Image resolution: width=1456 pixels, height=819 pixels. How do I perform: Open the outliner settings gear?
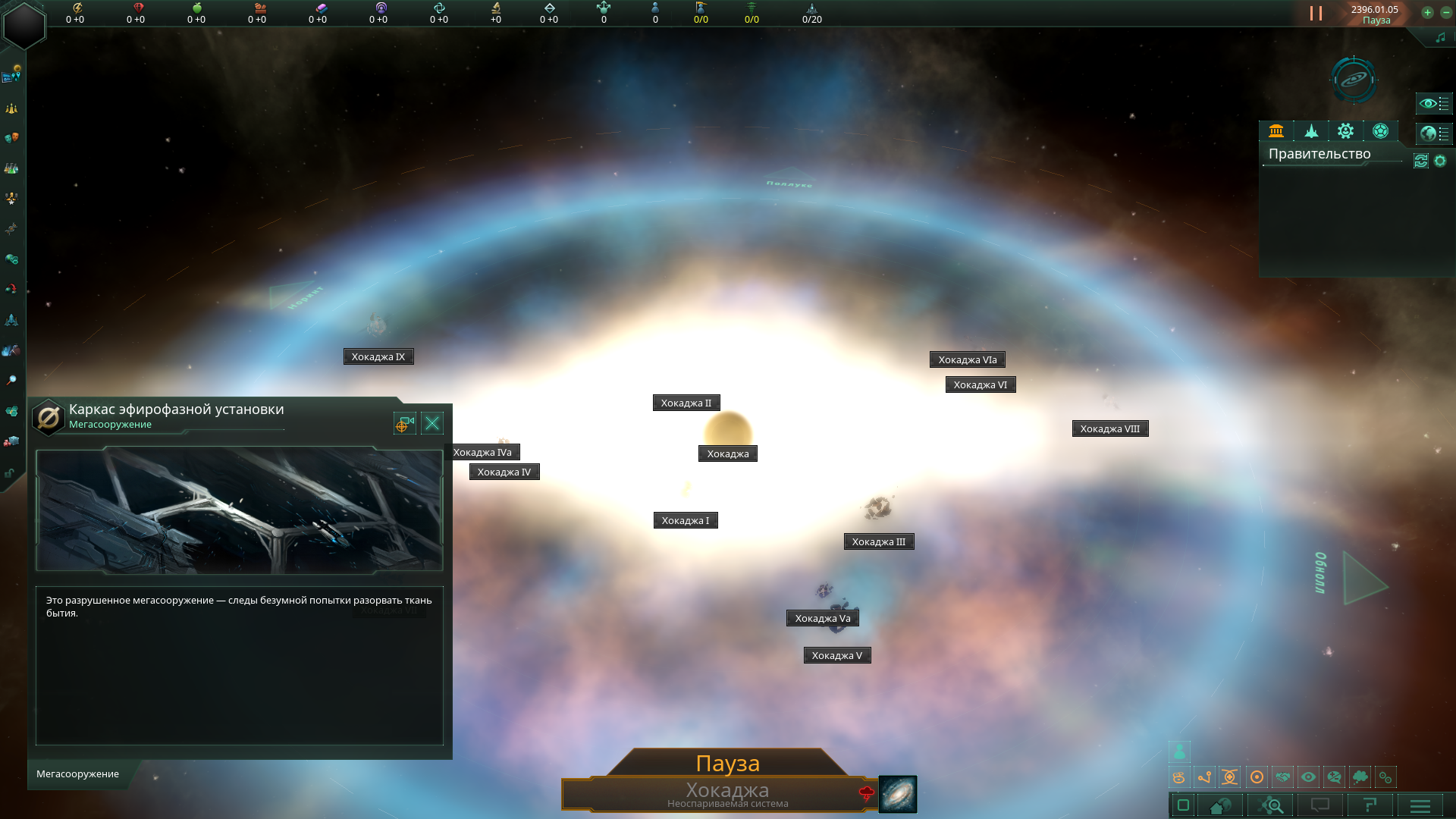(x=1440, y=161)
